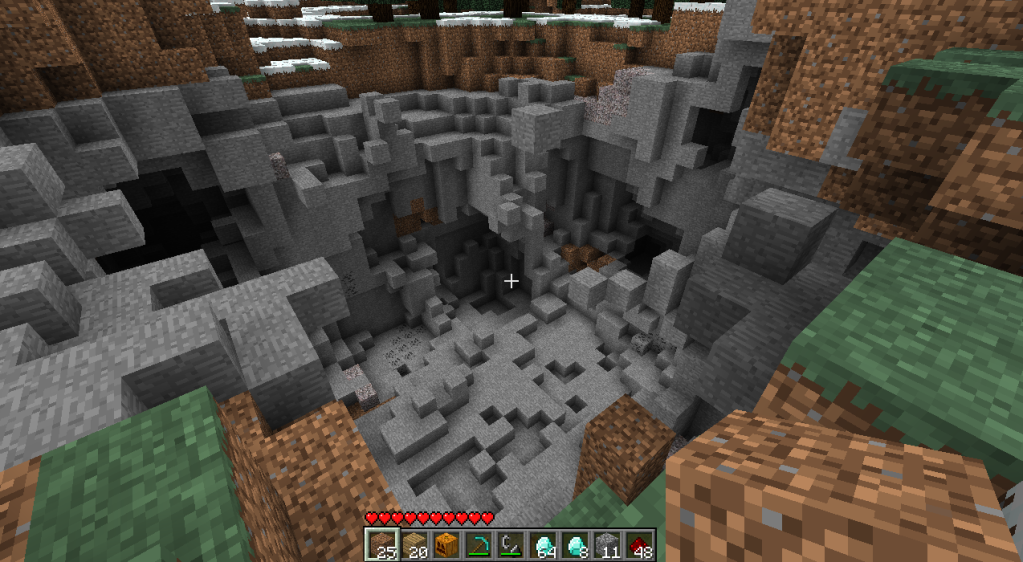The image size is (1023, 562).
Task: Select the flint and steel slot
Action: [x=510, y=545]
